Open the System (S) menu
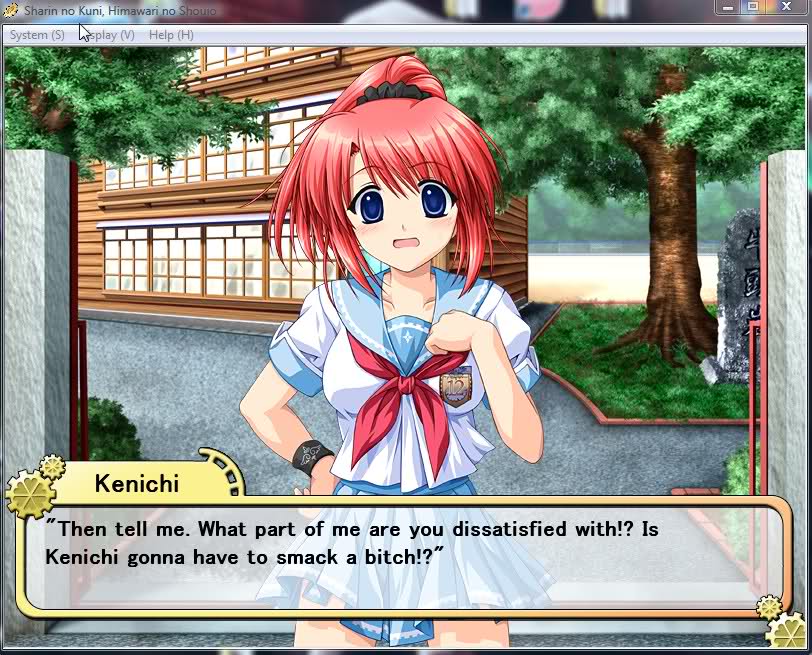This screenshot has height=655, width=812. [x=37, y=35]
